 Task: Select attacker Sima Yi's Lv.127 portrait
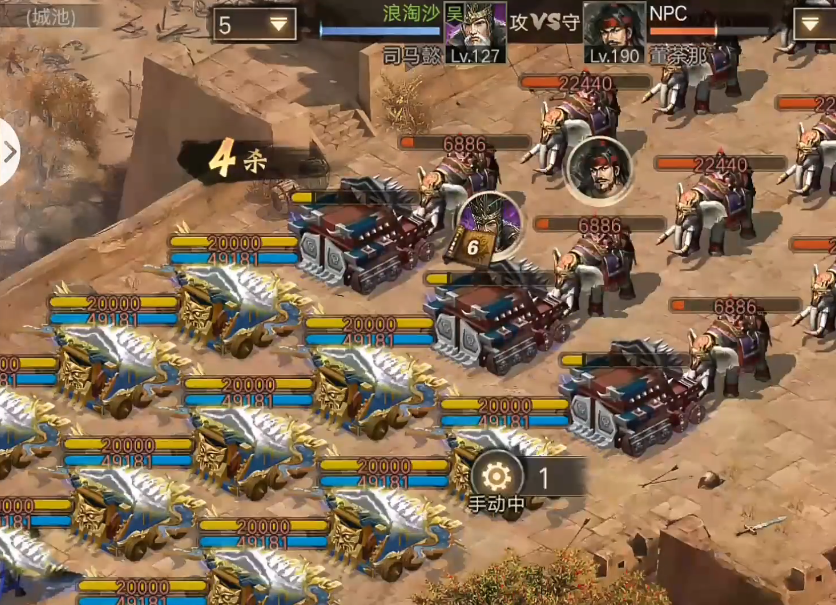(475, 30)
